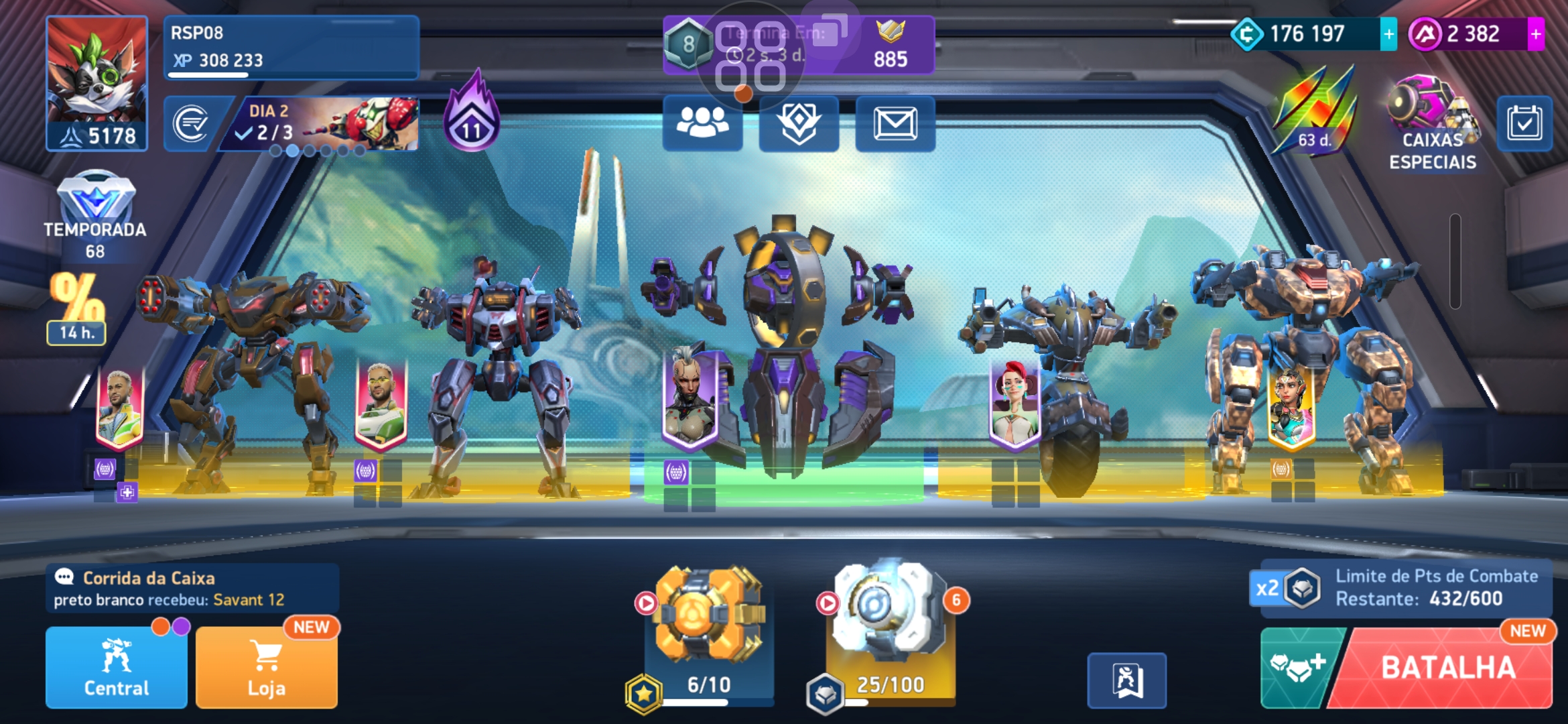Open the purple flame level 11 icon
Screen dimensions: 1568x724
coord(472,114)
